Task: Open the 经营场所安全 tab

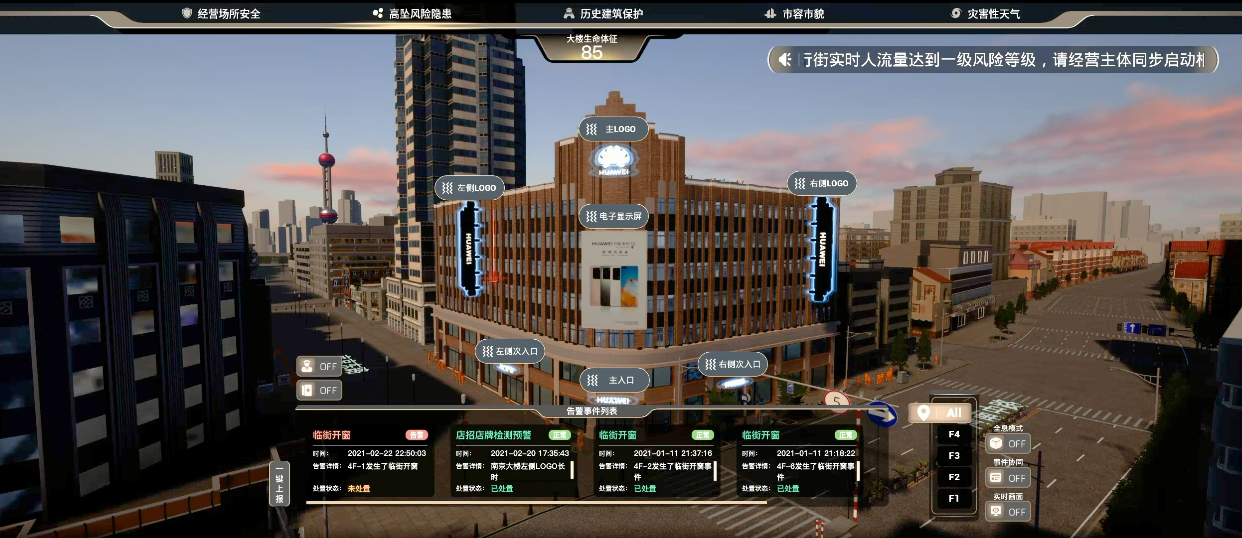Action: (221, 14)
